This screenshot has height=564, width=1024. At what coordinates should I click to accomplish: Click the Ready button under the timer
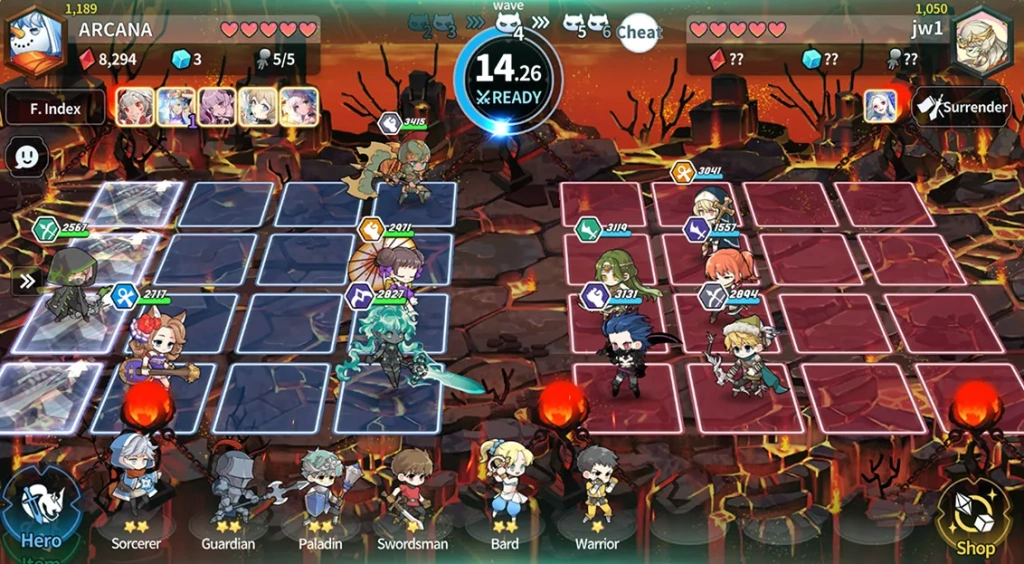509,98
